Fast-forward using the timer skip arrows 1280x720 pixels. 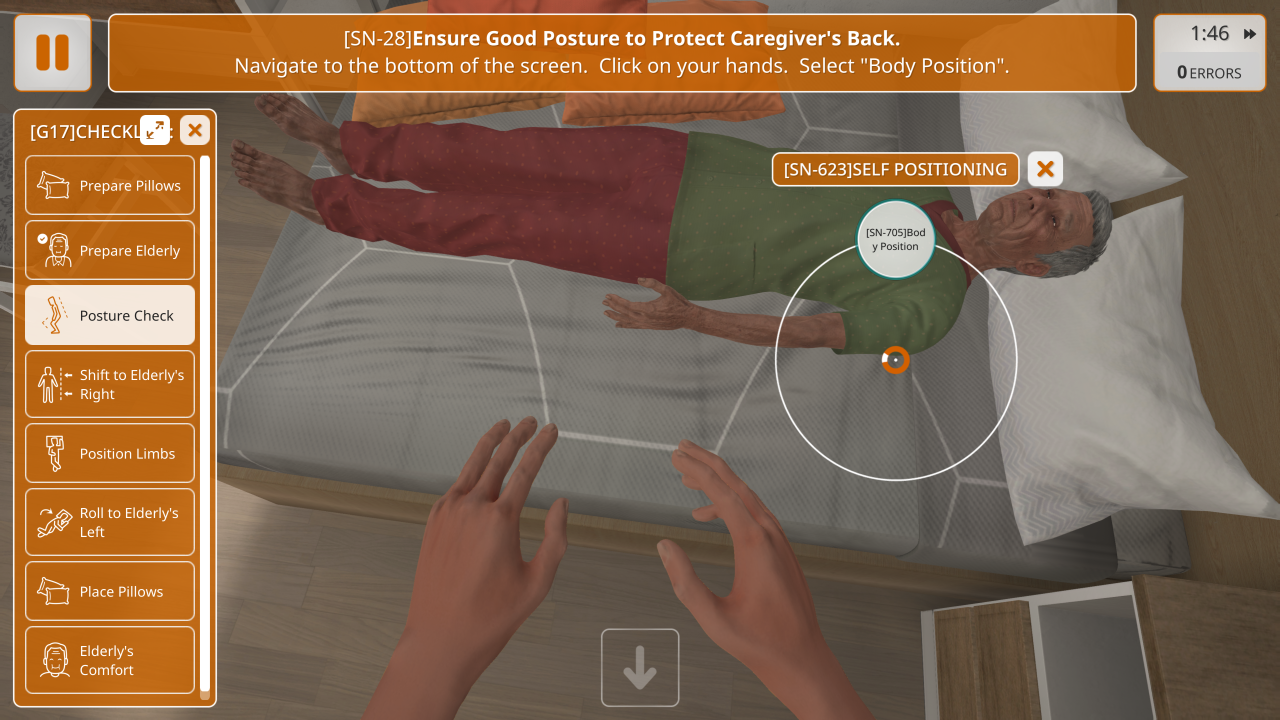click(1250, 34)
